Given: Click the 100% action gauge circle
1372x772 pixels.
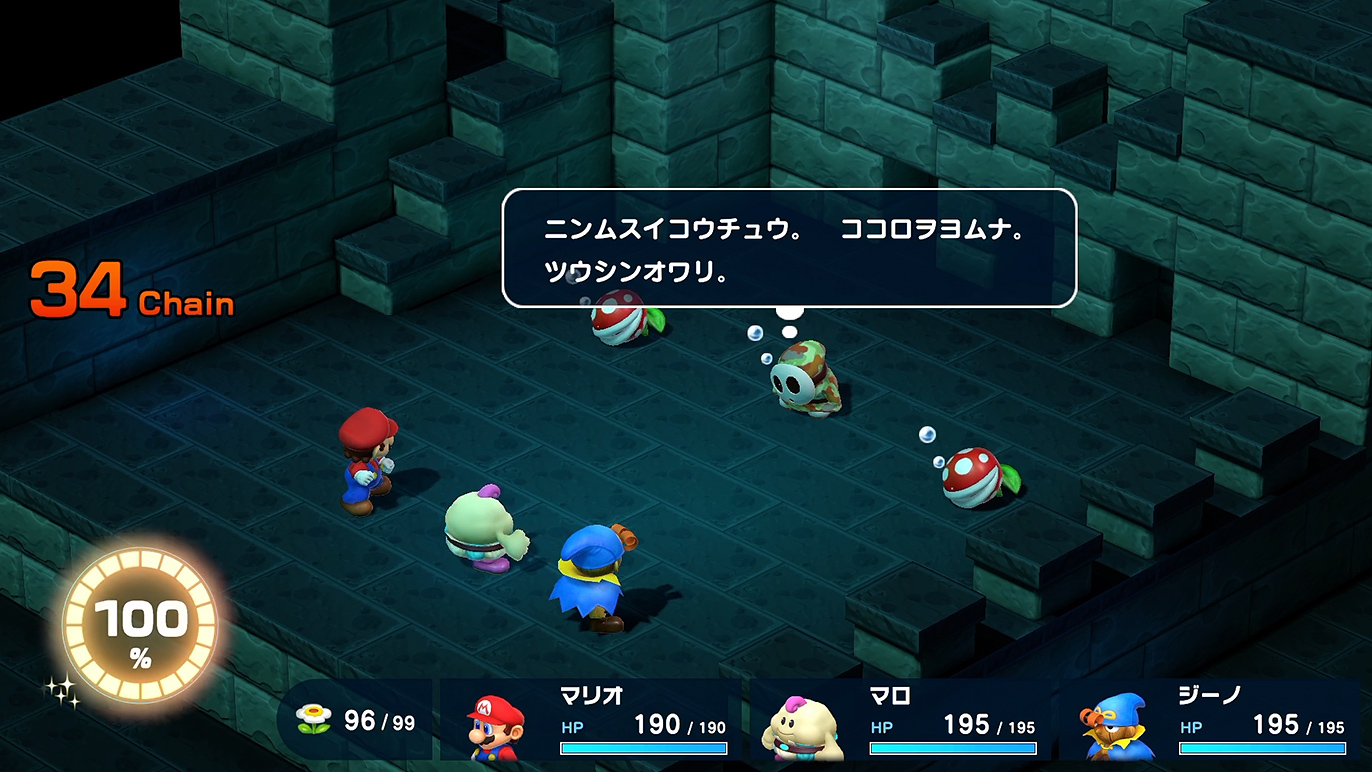Looking at the screenshot, I should 140,627.
